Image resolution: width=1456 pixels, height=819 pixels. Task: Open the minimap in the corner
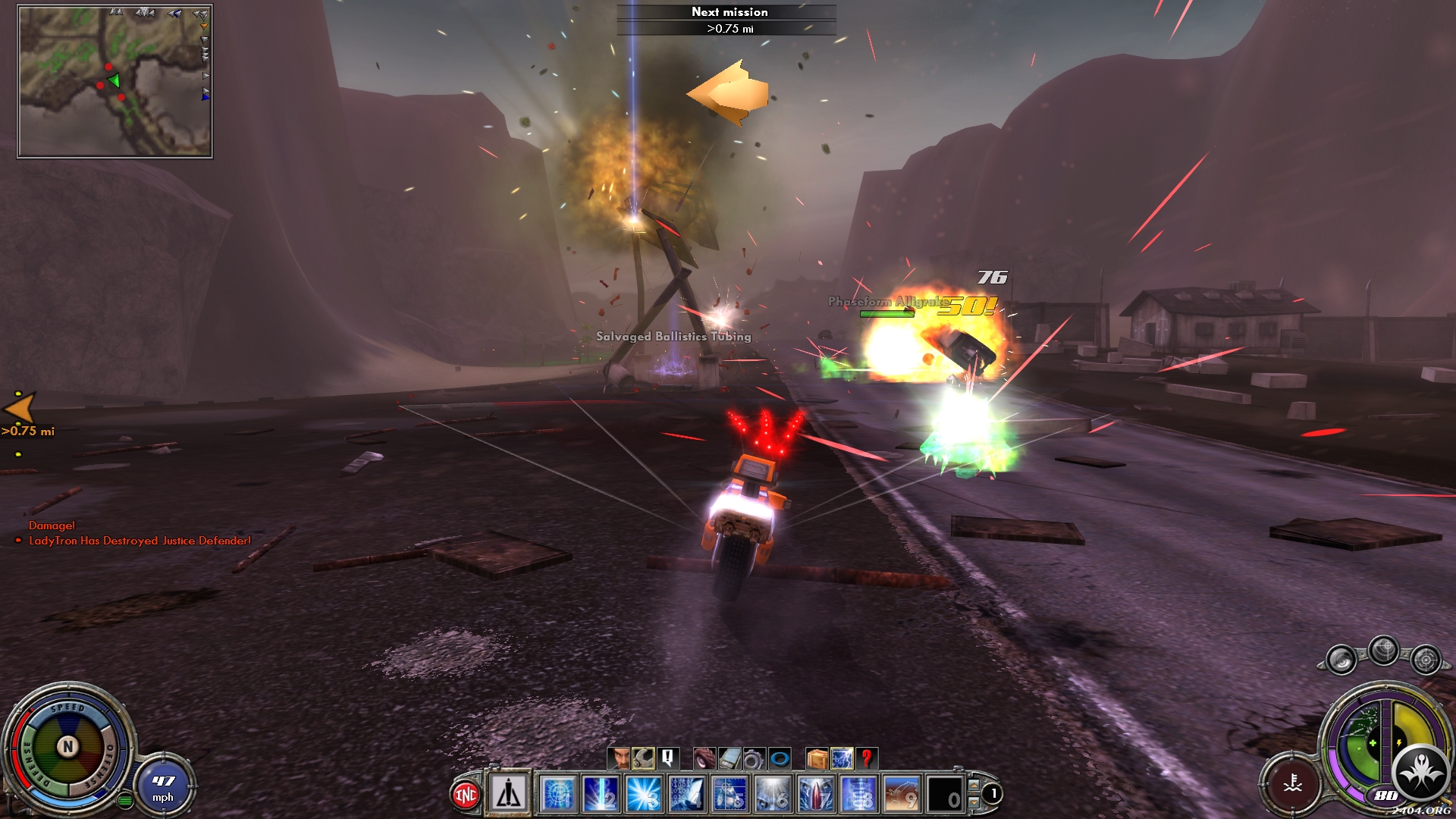(x=115, y=81)
